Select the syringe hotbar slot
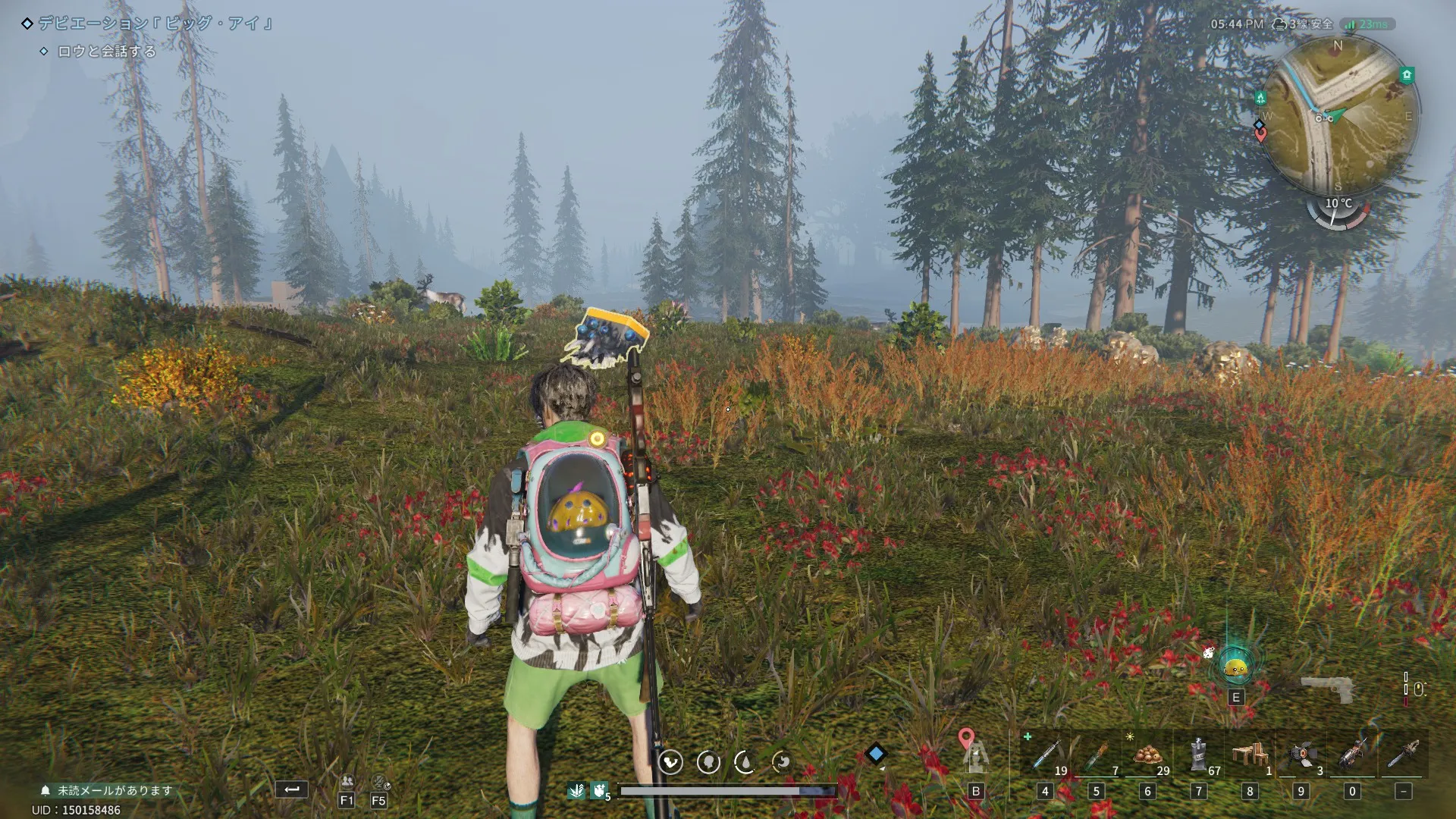 click(1045, 755)
